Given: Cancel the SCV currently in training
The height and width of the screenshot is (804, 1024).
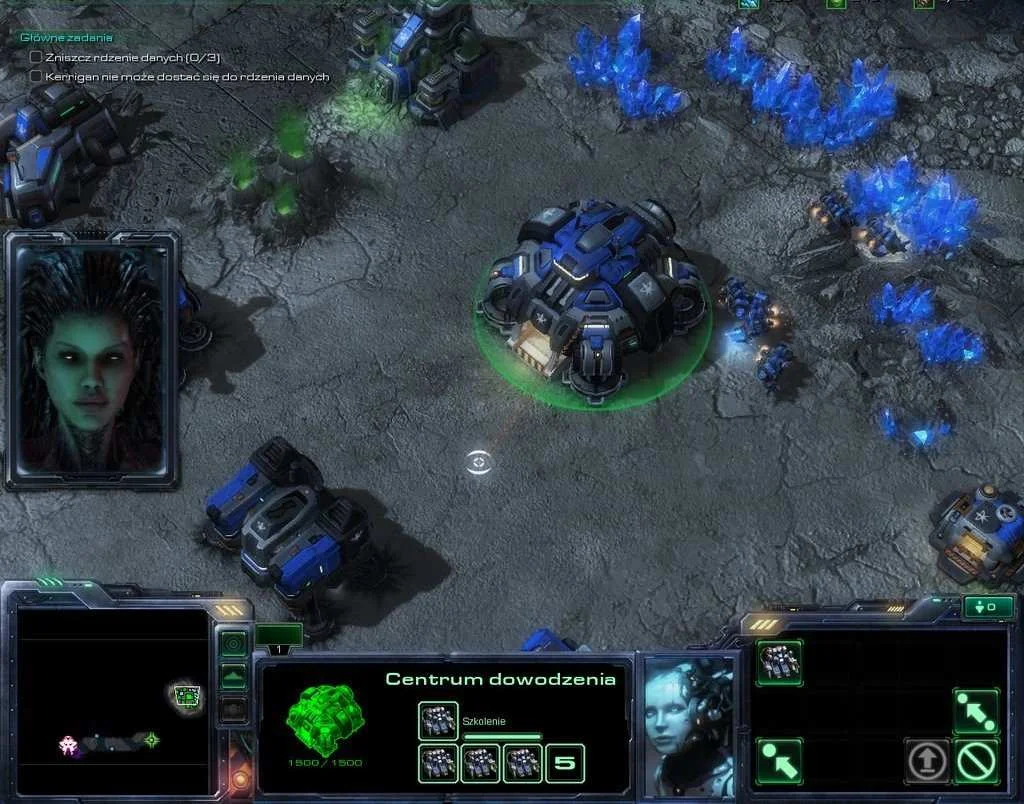Looking at the screenshot, I should coord(438,720).
